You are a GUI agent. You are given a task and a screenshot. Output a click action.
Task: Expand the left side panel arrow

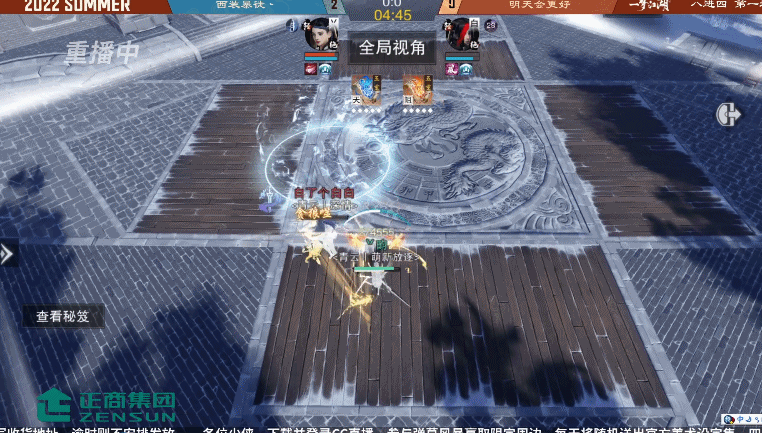pos(7,253)
